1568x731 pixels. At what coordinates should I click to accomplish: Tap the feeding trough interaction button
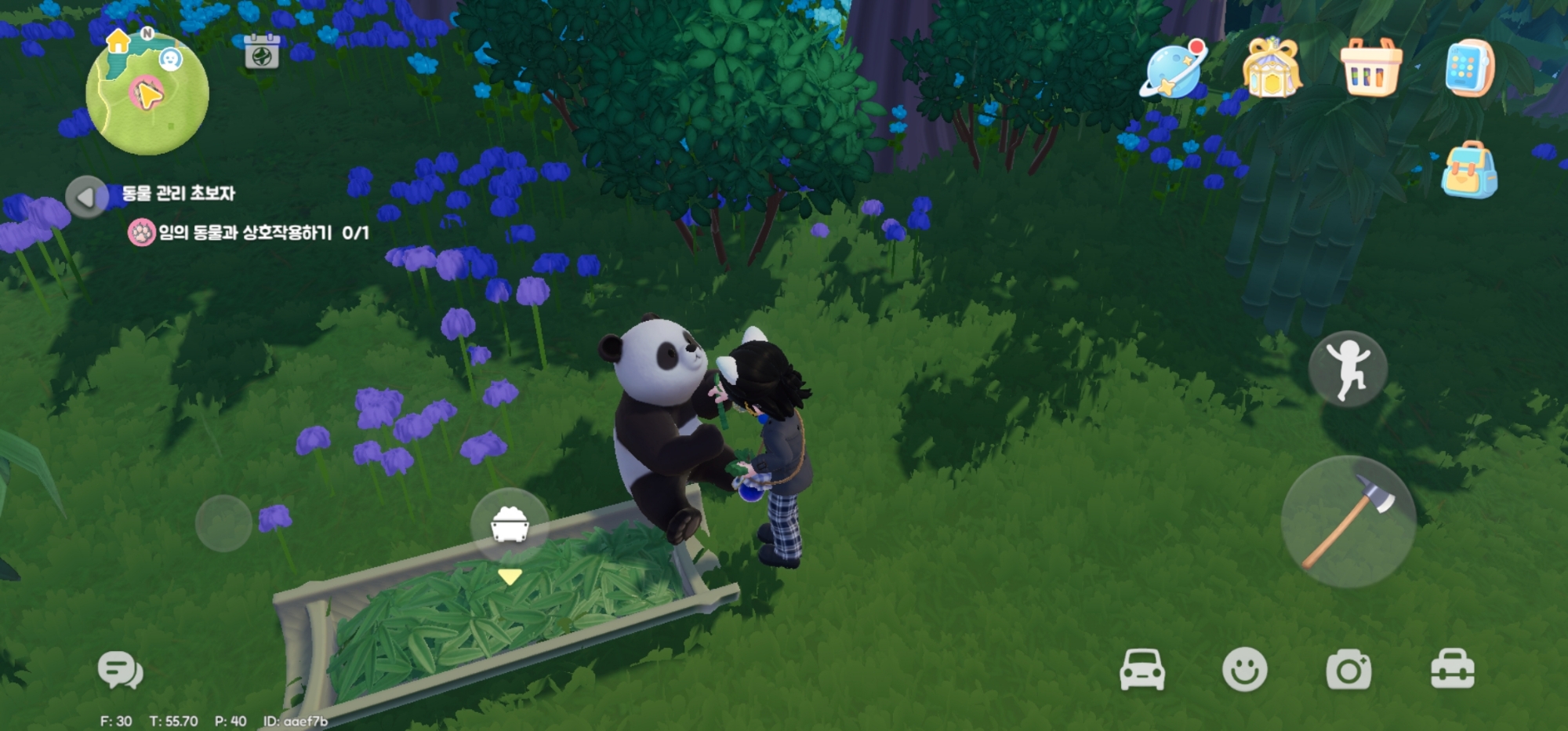tap(510, 524)
